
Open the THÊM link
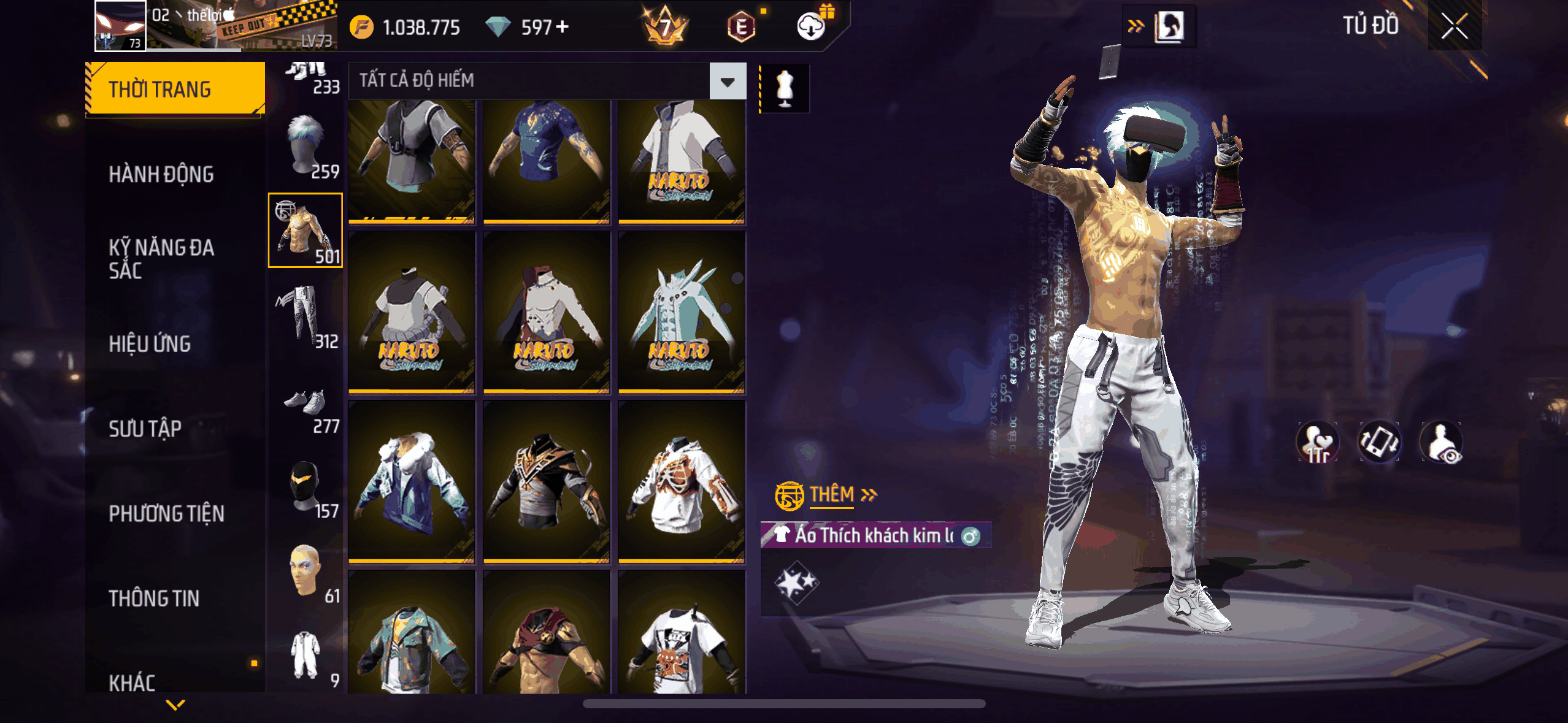click(x=831, y=494)
